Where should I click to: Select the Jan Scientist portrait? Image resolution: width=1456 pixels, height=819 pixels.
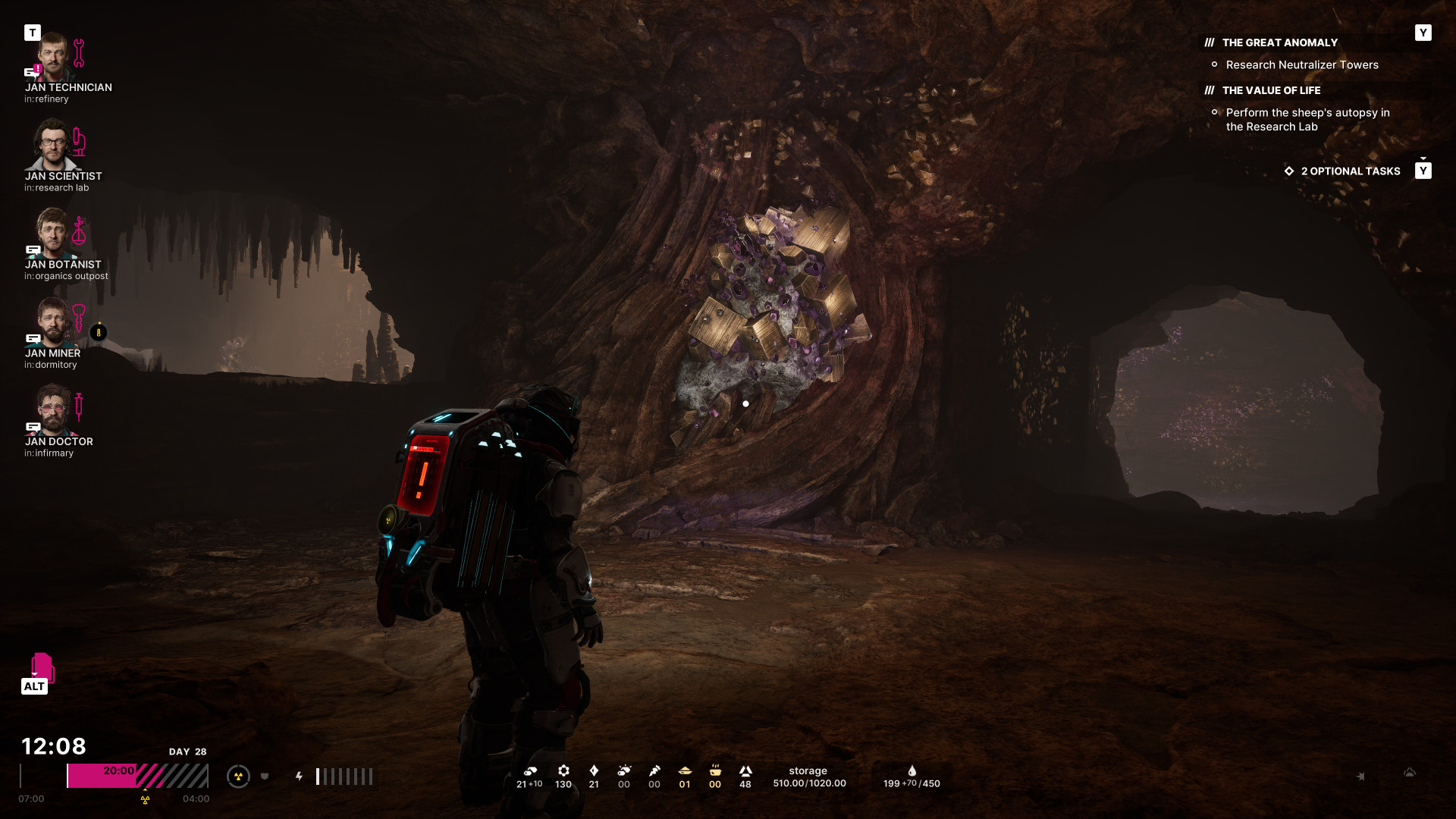53,146
